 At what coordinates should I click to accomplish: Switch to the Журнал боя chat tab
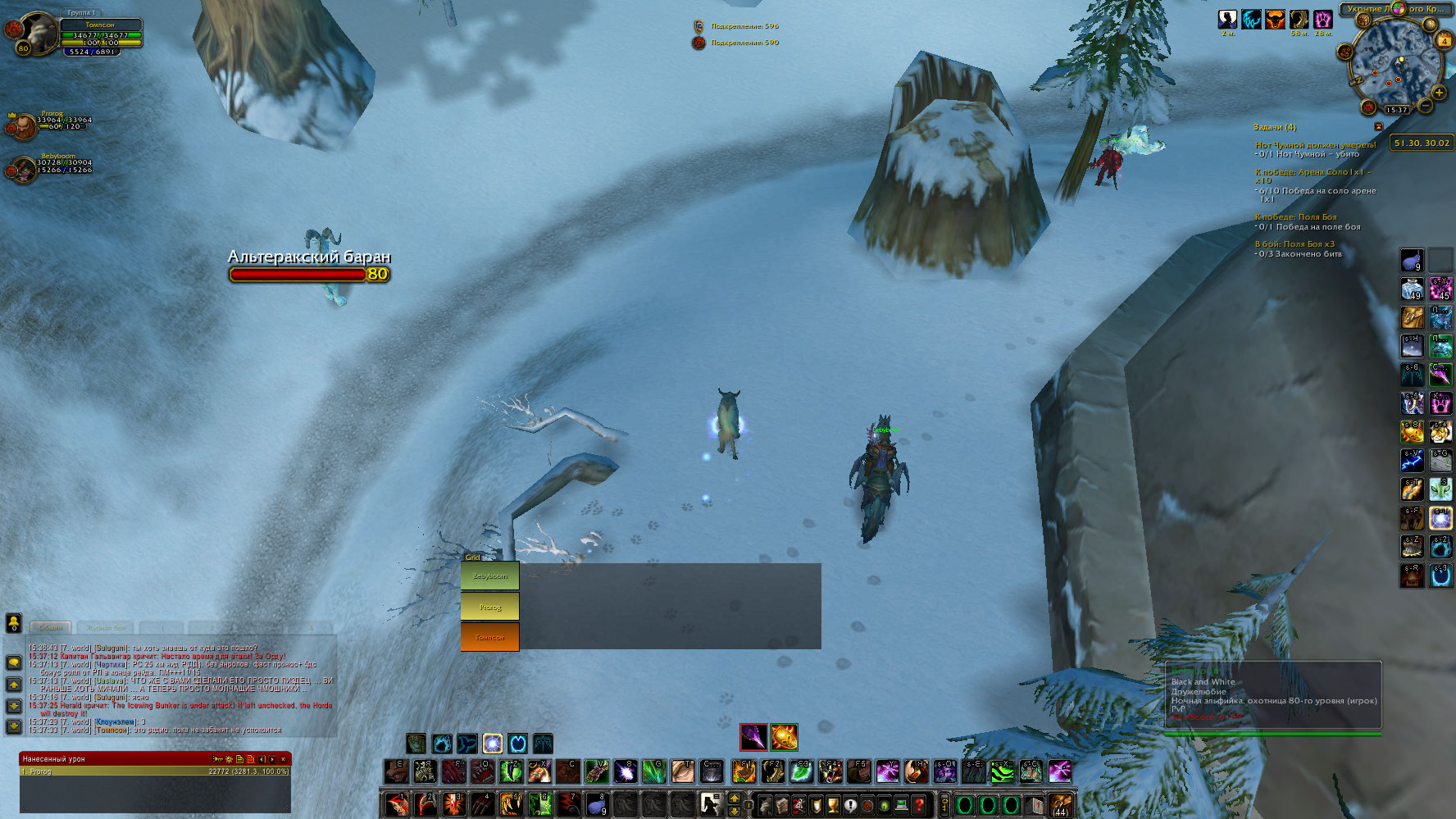106,627
